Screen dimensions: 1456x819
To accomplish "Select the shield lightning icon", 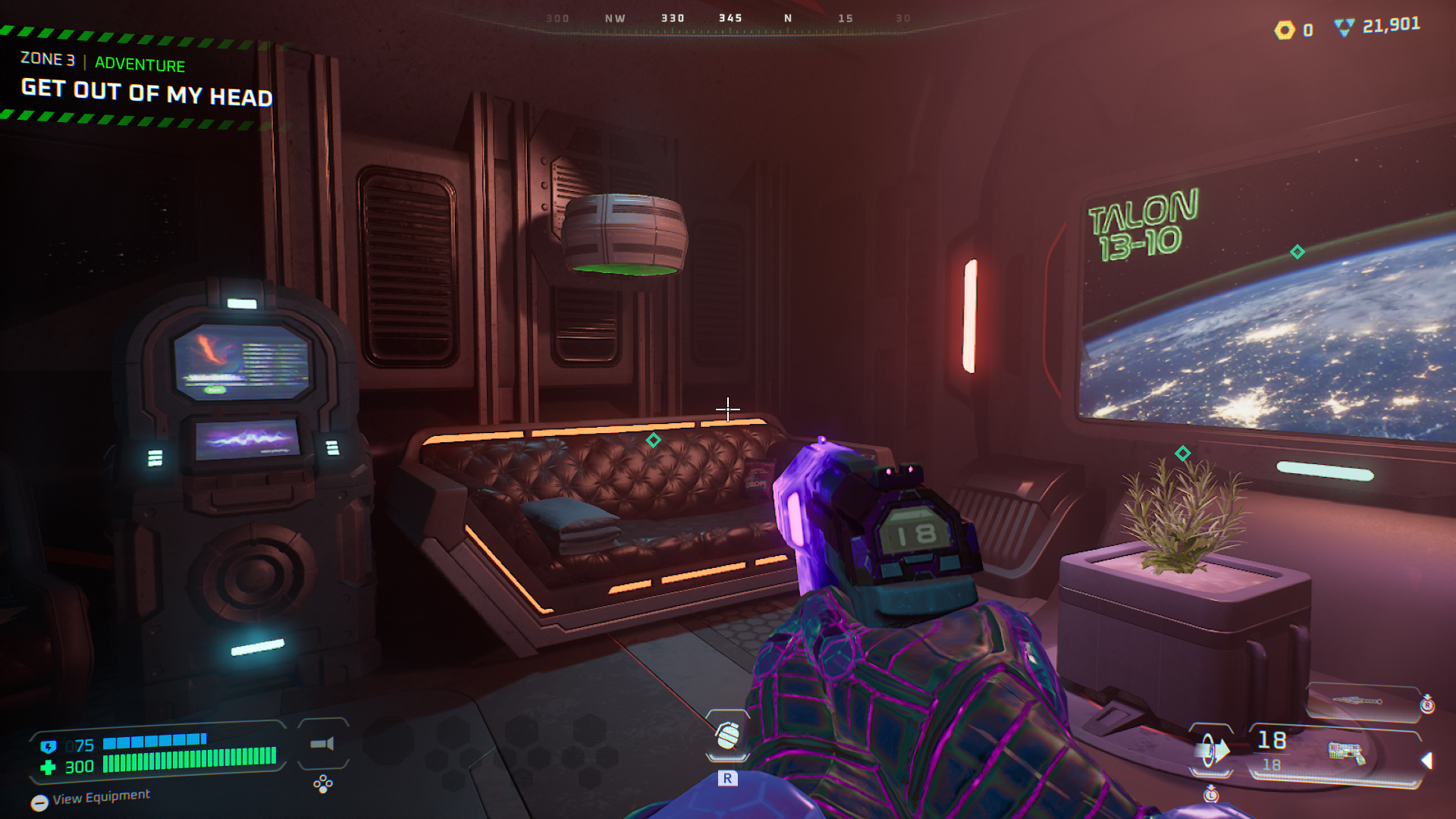I will 49,746.
